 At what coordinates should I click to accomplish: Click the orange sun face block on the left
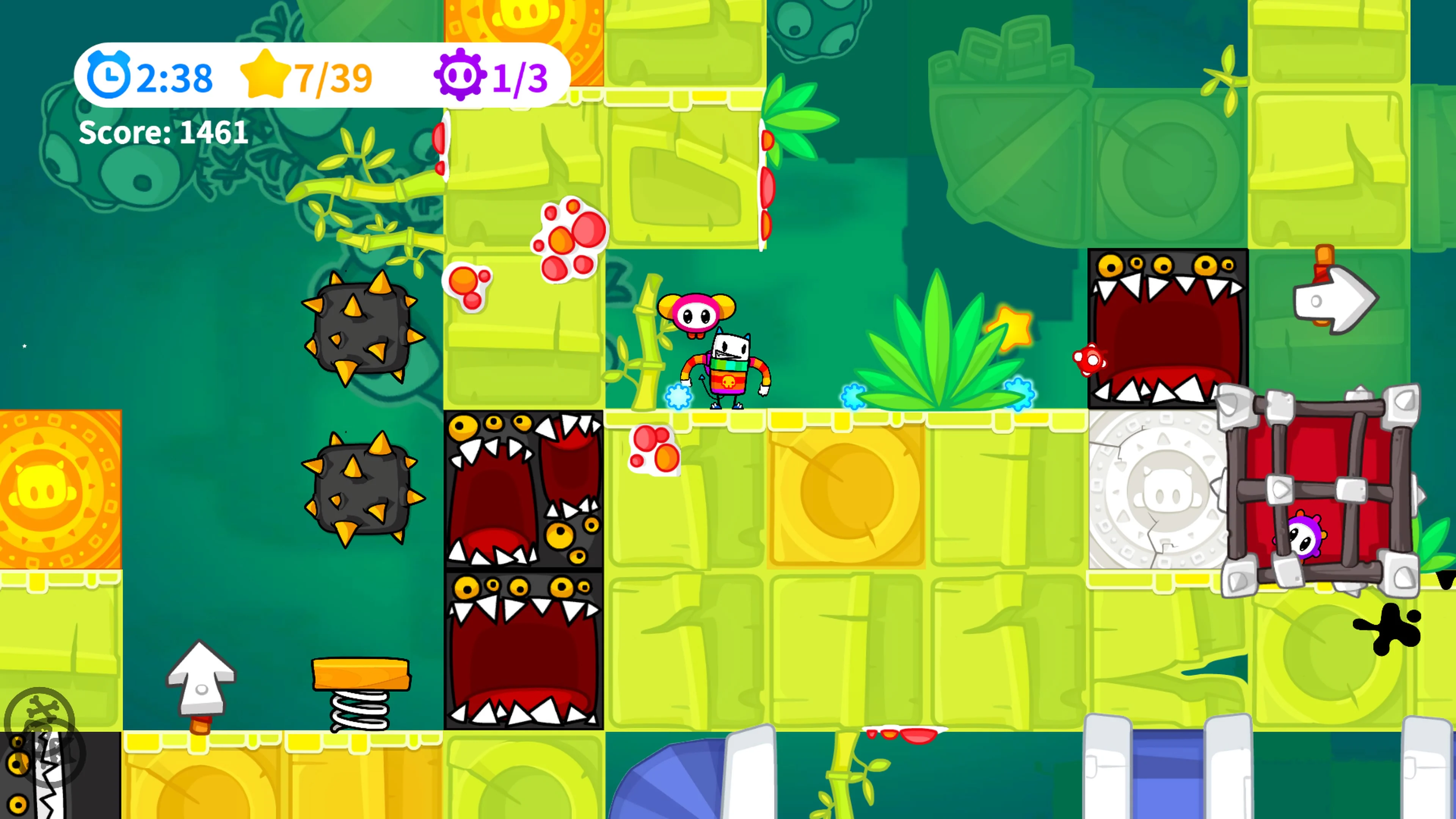click(x=56, y=489)
